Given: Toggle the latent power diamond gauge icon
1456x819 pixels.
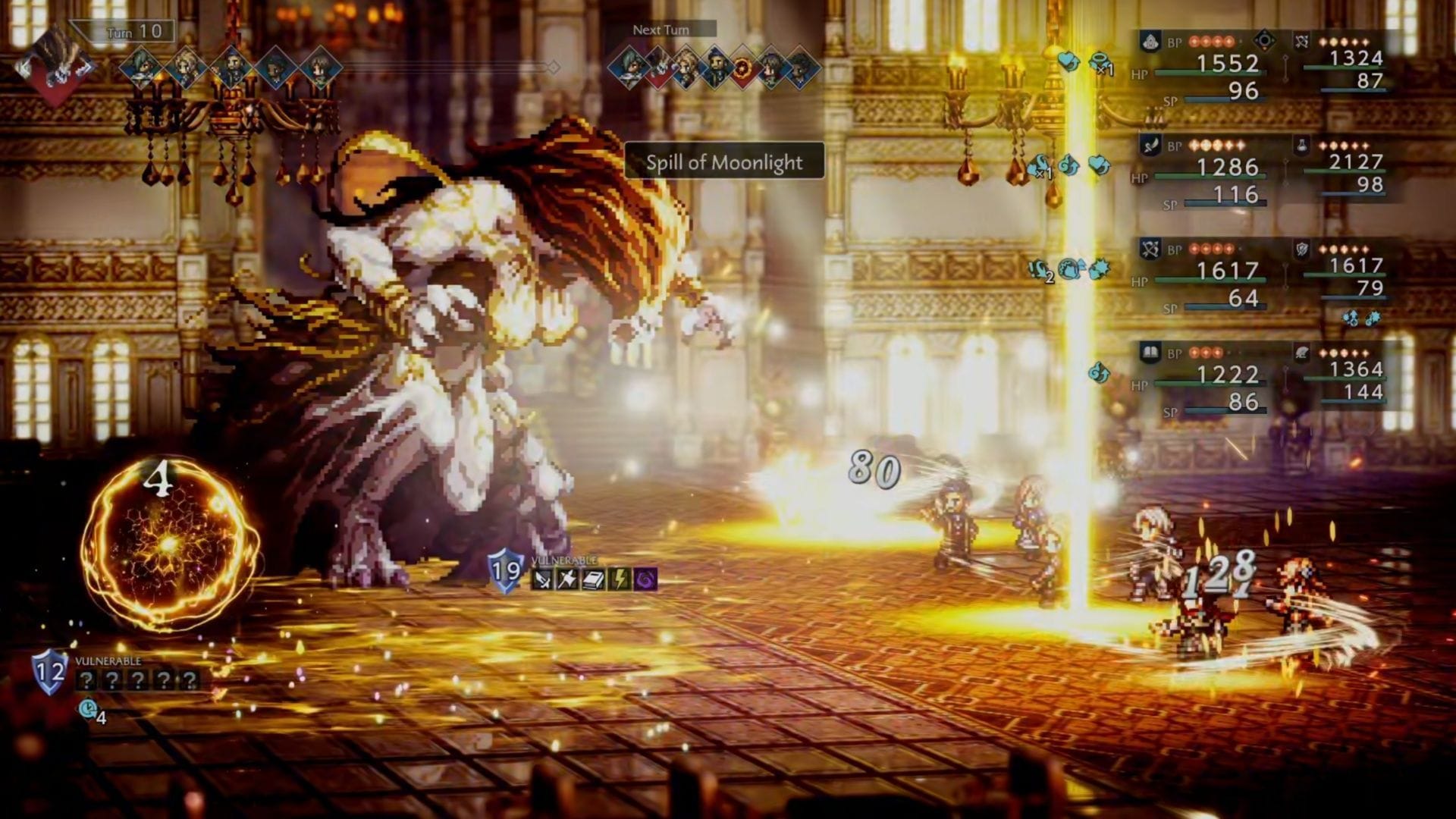Looking at the screenshot, I should pyautogui.click(x=1264, y=39).
